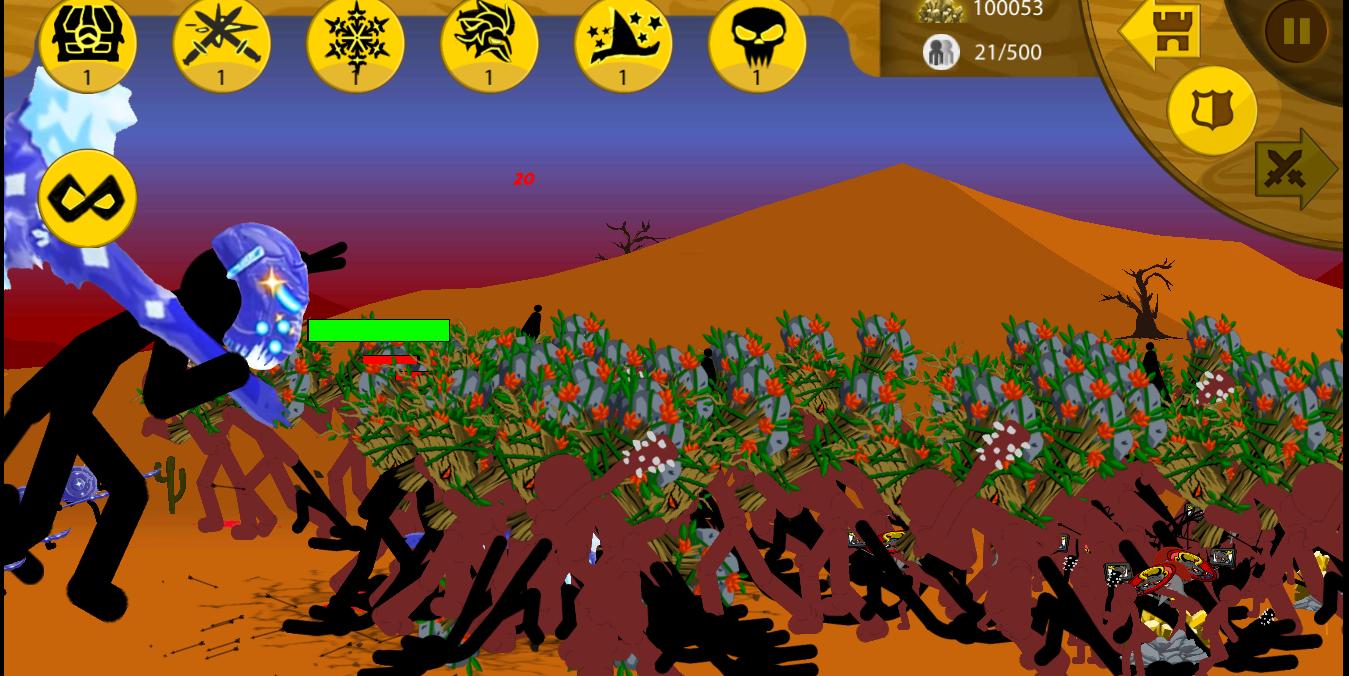Activate the skull ability icon
1349x676 pixels.
[757, 42]
